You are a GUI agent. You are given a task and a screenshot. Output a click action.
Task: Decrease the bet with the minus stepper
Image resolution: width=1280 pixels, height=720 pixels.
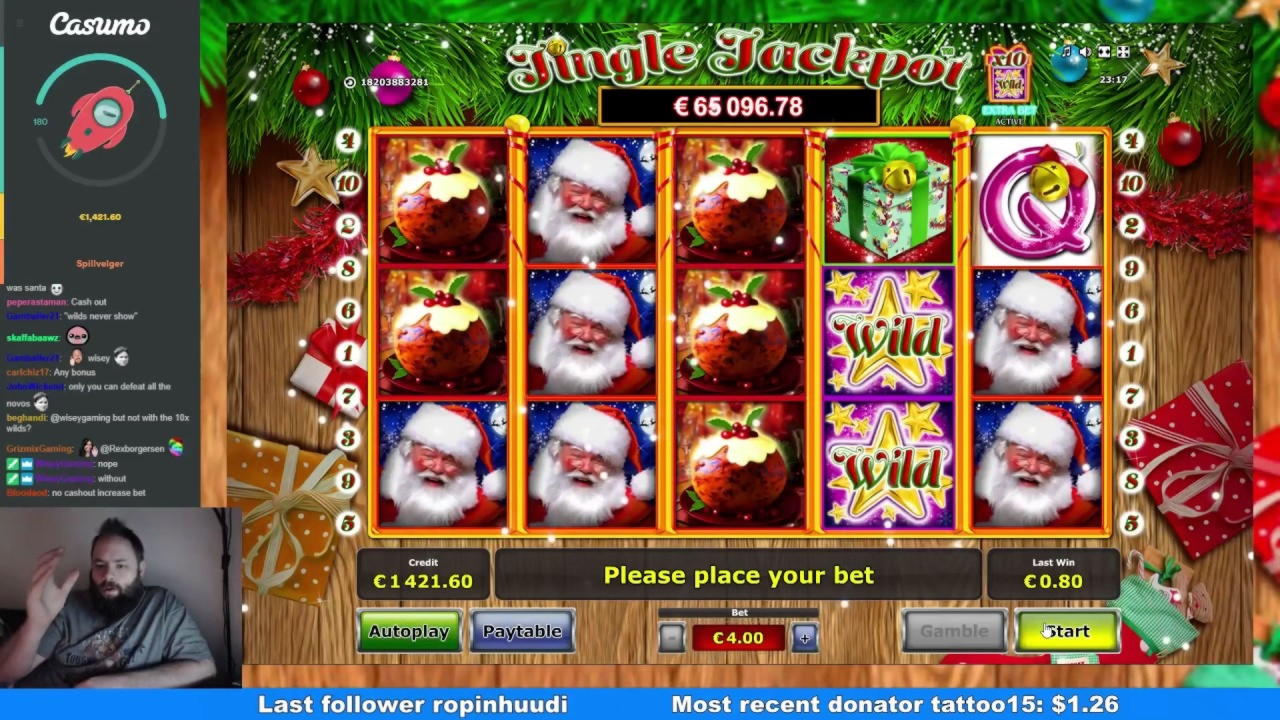click(671, 637)
